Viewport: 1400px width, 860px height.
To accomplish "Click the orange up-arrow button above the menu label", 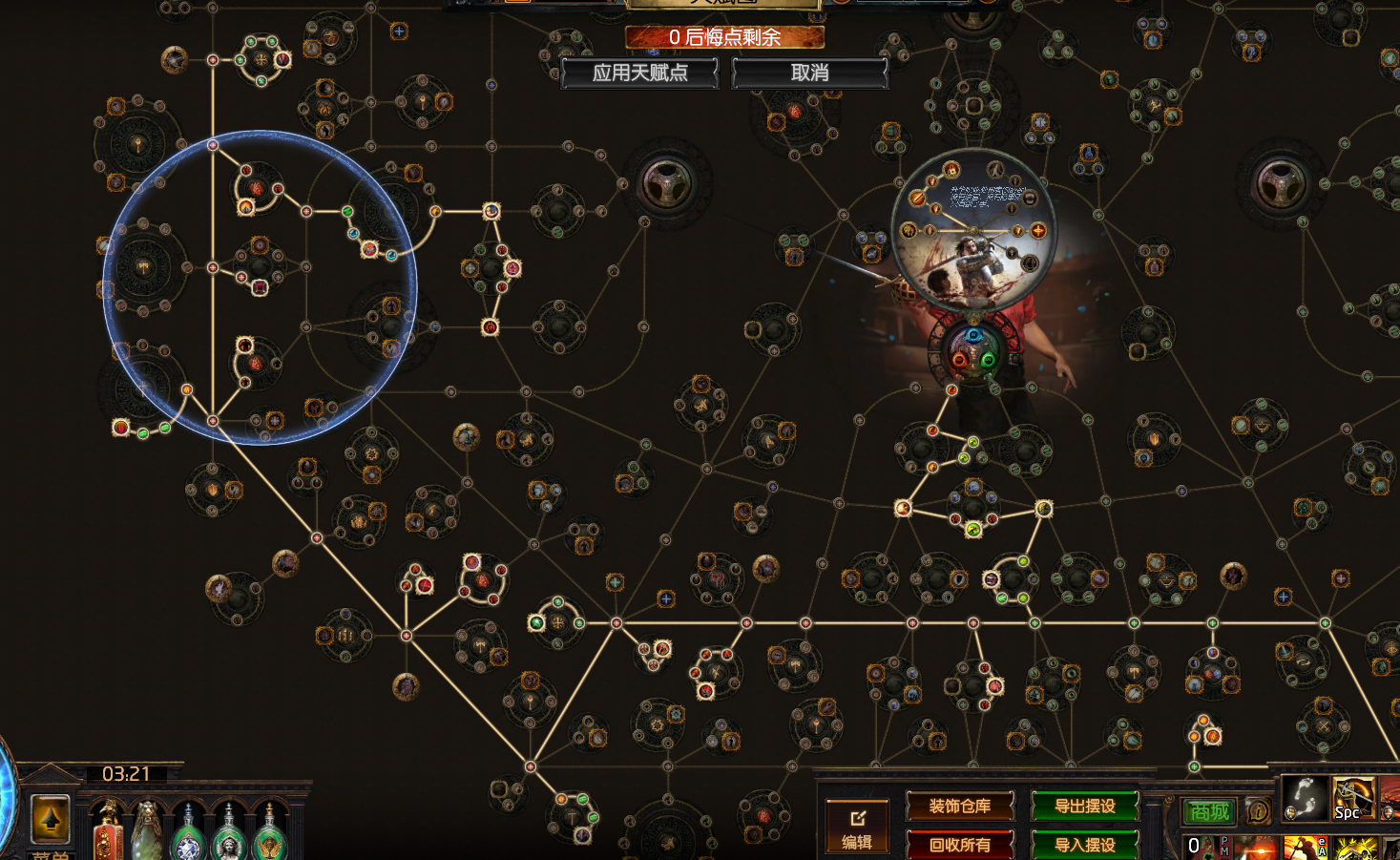I will coord(51,818).
